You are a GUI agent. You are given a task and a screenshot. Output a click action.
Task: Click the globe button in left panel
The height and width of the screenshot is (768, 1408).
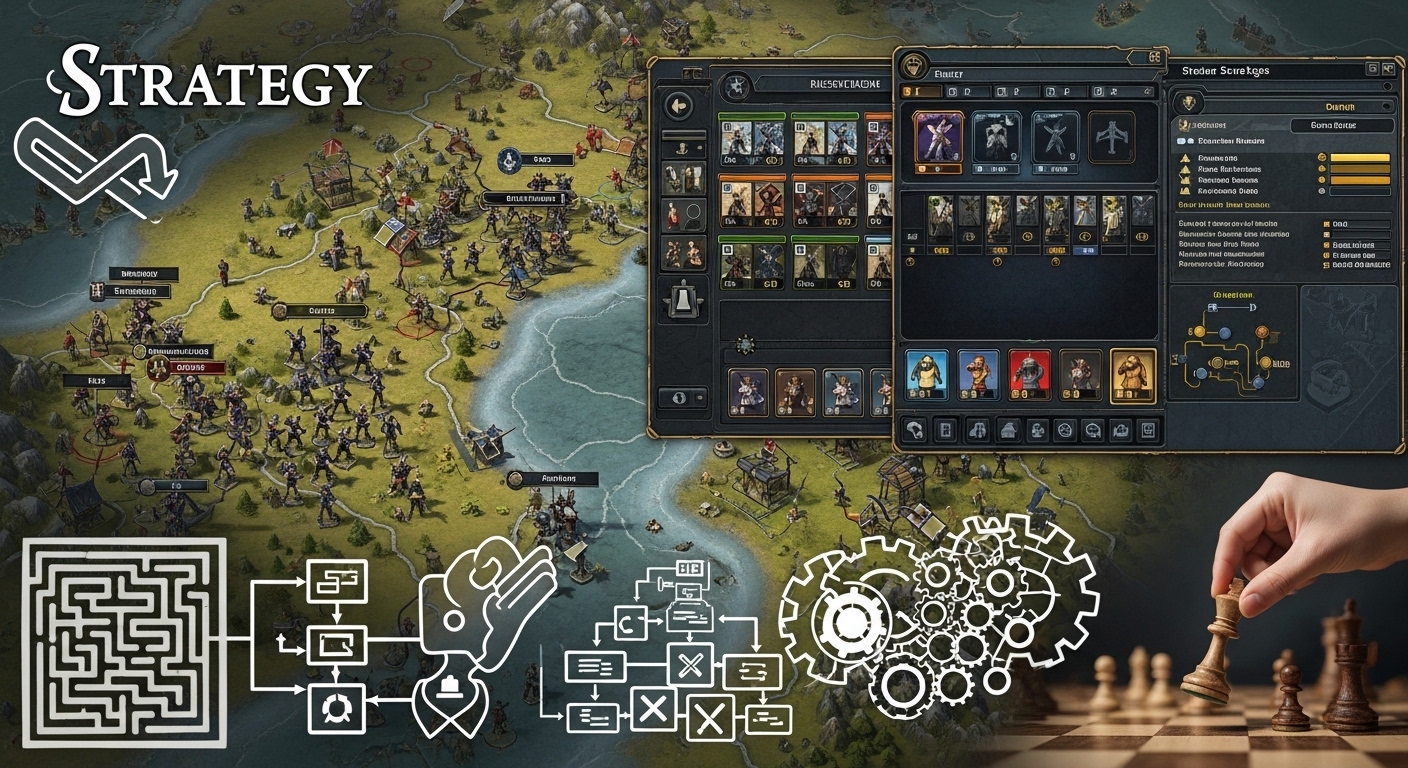pyautogui.click(x=681, y=397)
